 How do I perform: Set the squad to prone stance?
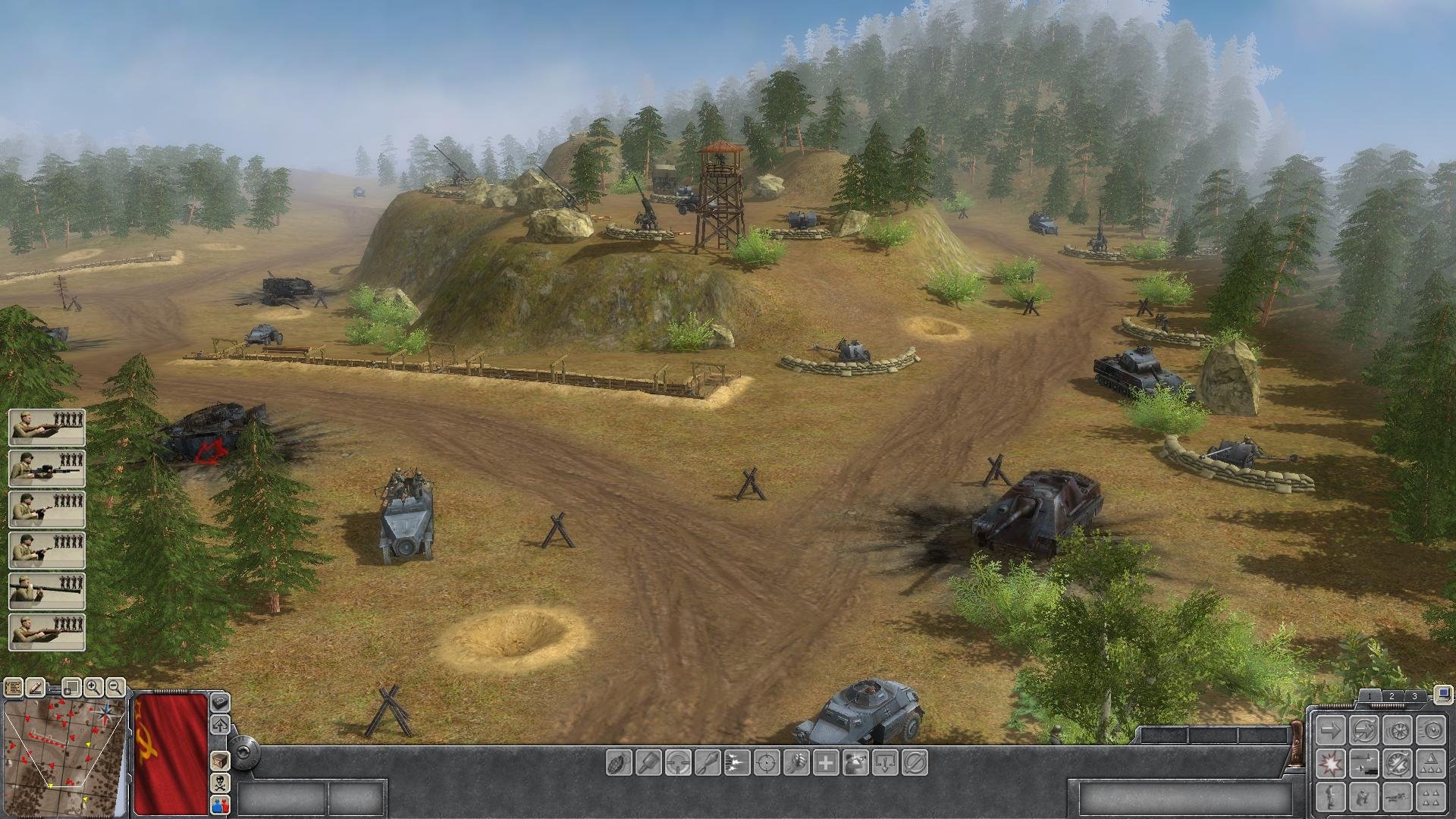coord(1397,797)
